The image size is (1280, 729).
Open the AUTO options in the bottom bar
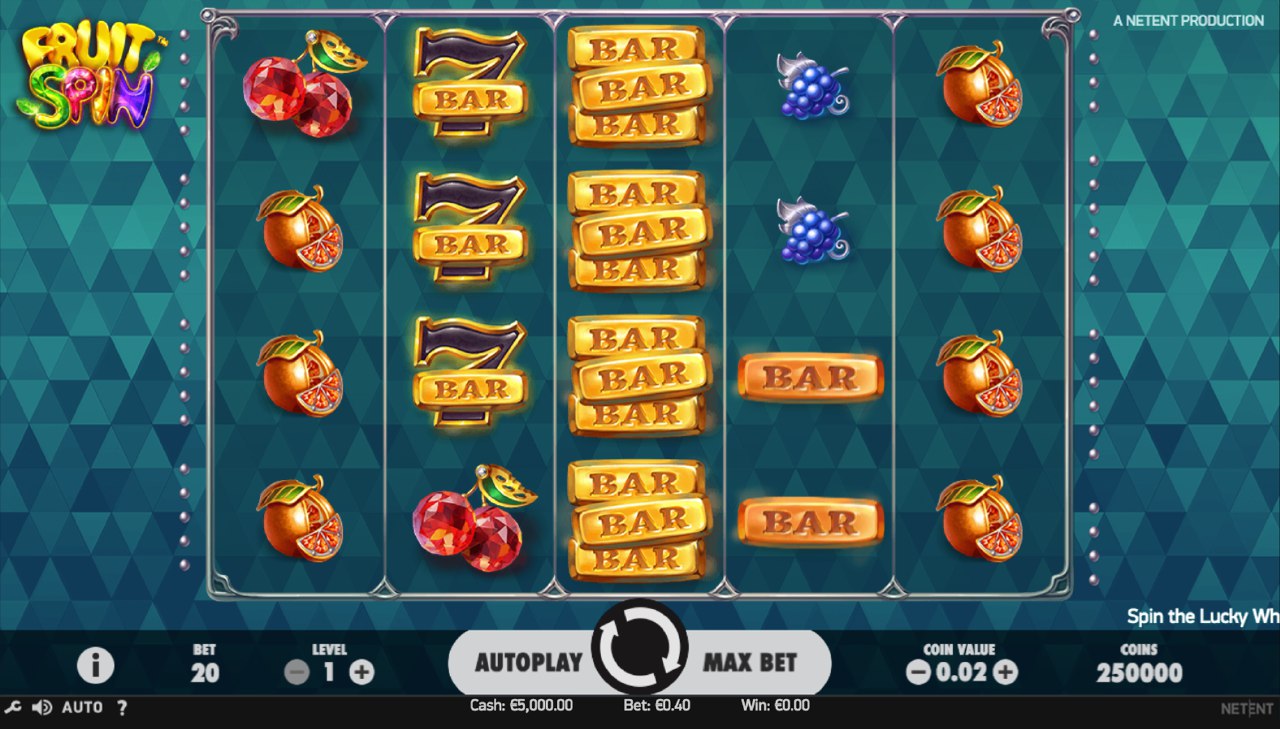[82, 707]
